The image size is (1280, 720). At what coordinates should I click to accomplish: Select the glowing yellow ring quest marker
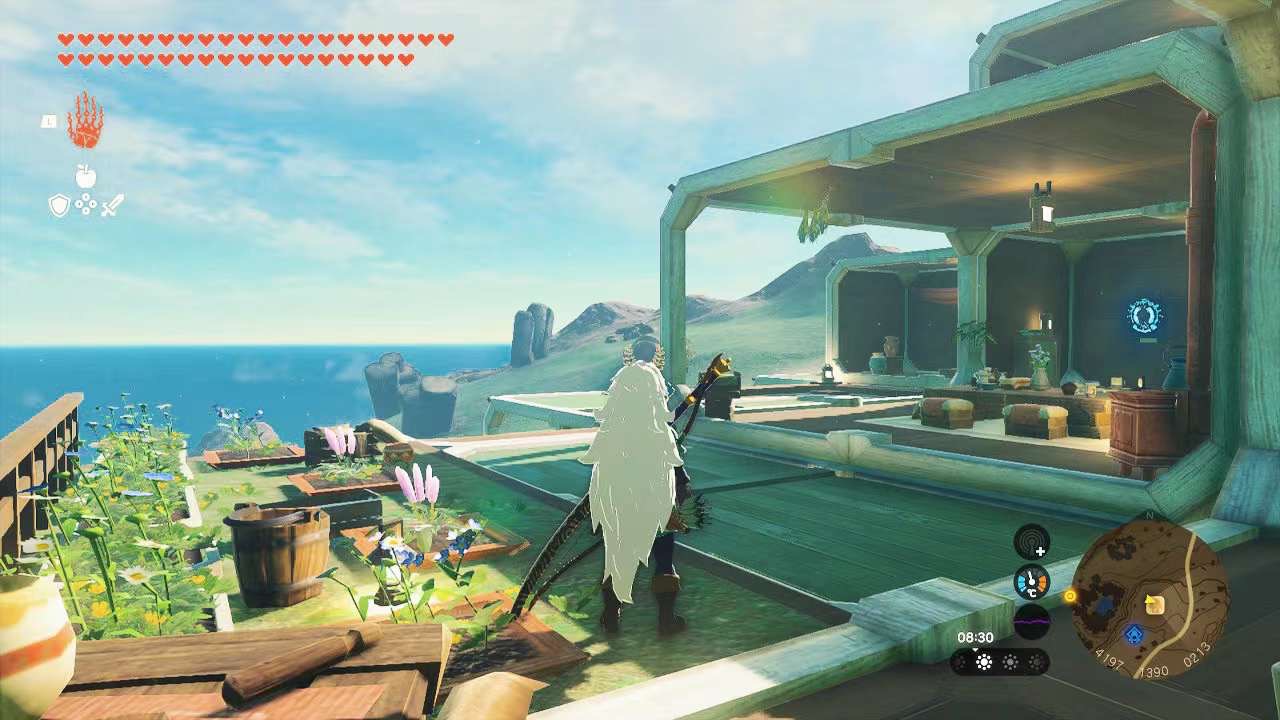coord(1070,596)
